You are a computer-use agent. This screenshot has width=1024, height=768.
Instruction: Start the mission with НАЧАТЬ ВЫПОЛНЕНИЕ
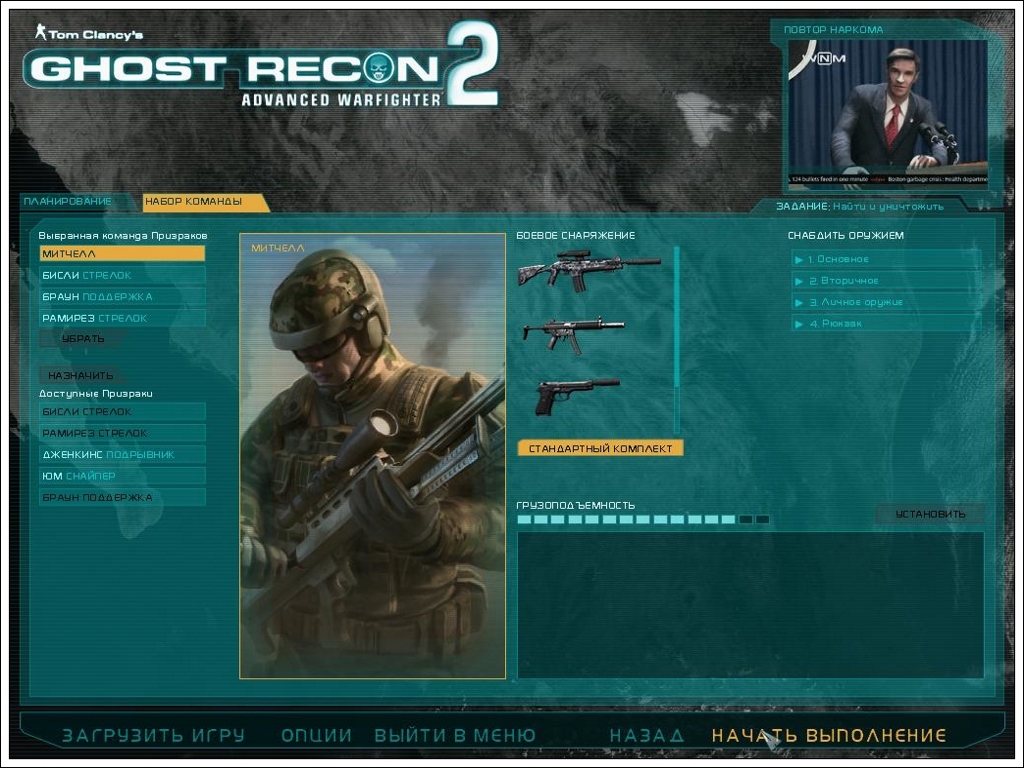pyautogui.click(x=828, y=736)
